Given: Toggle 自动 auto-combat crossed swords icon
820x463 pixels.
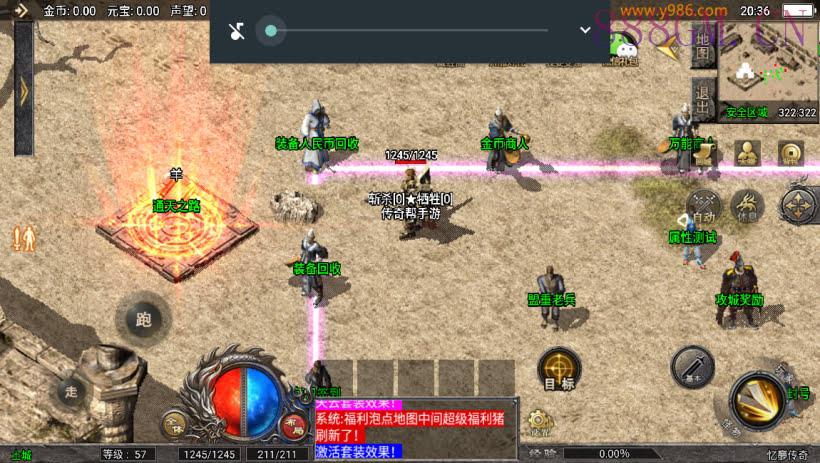Looking at the screenshot, I should pos(704,207).
